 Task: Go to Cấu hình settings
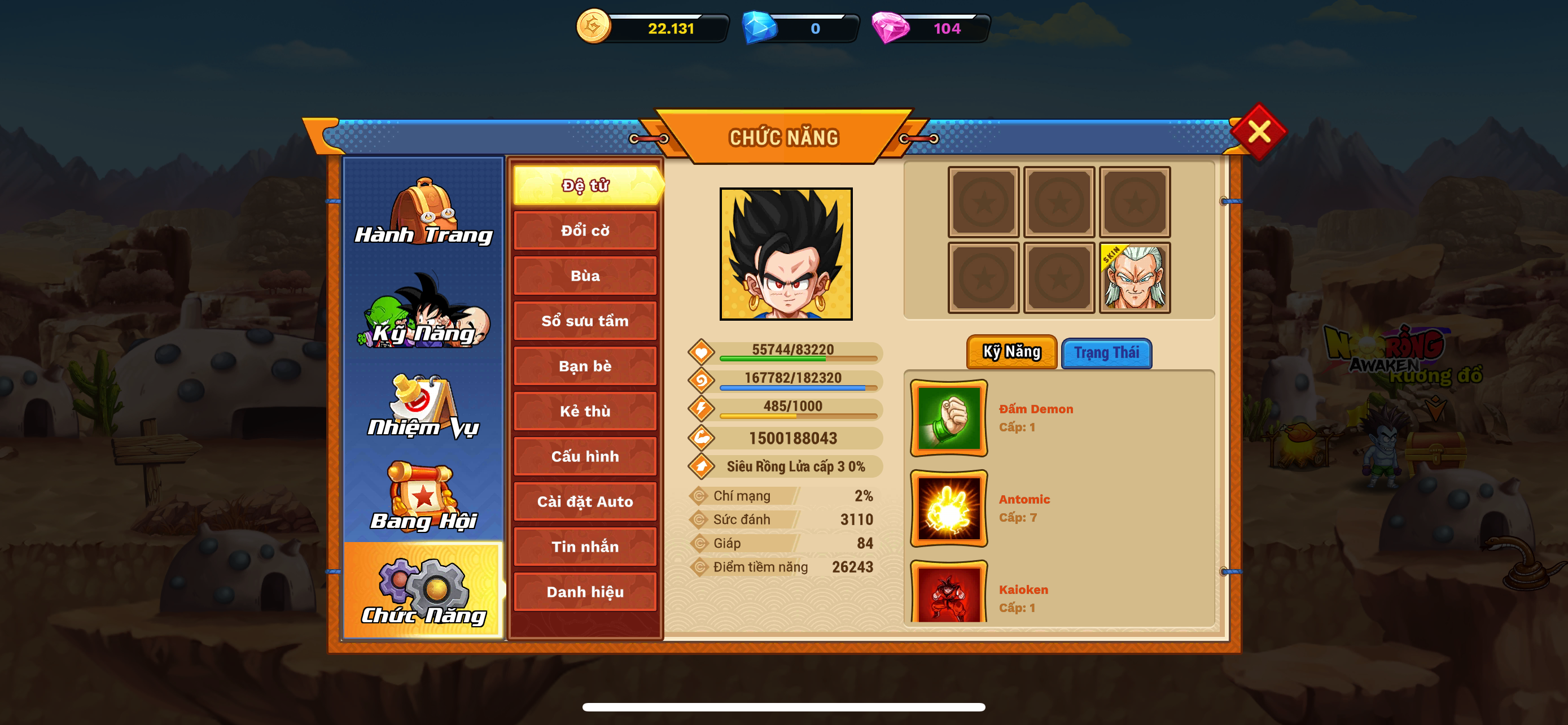(x=585, y=457)
